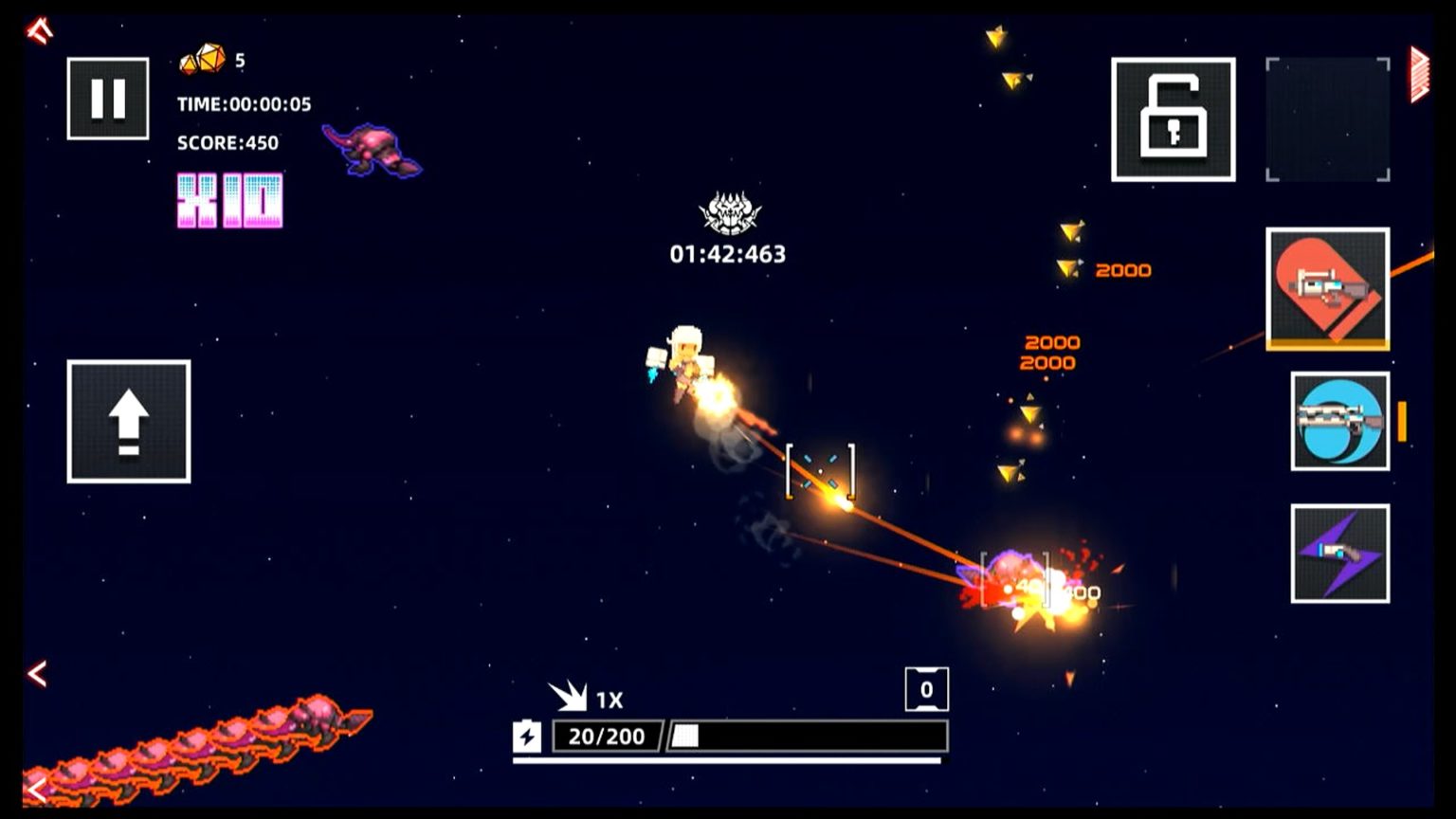Screen dimensions: 1456x819
Task: Click the ammo progress bar beside 20/200
Action: (810, 736)
